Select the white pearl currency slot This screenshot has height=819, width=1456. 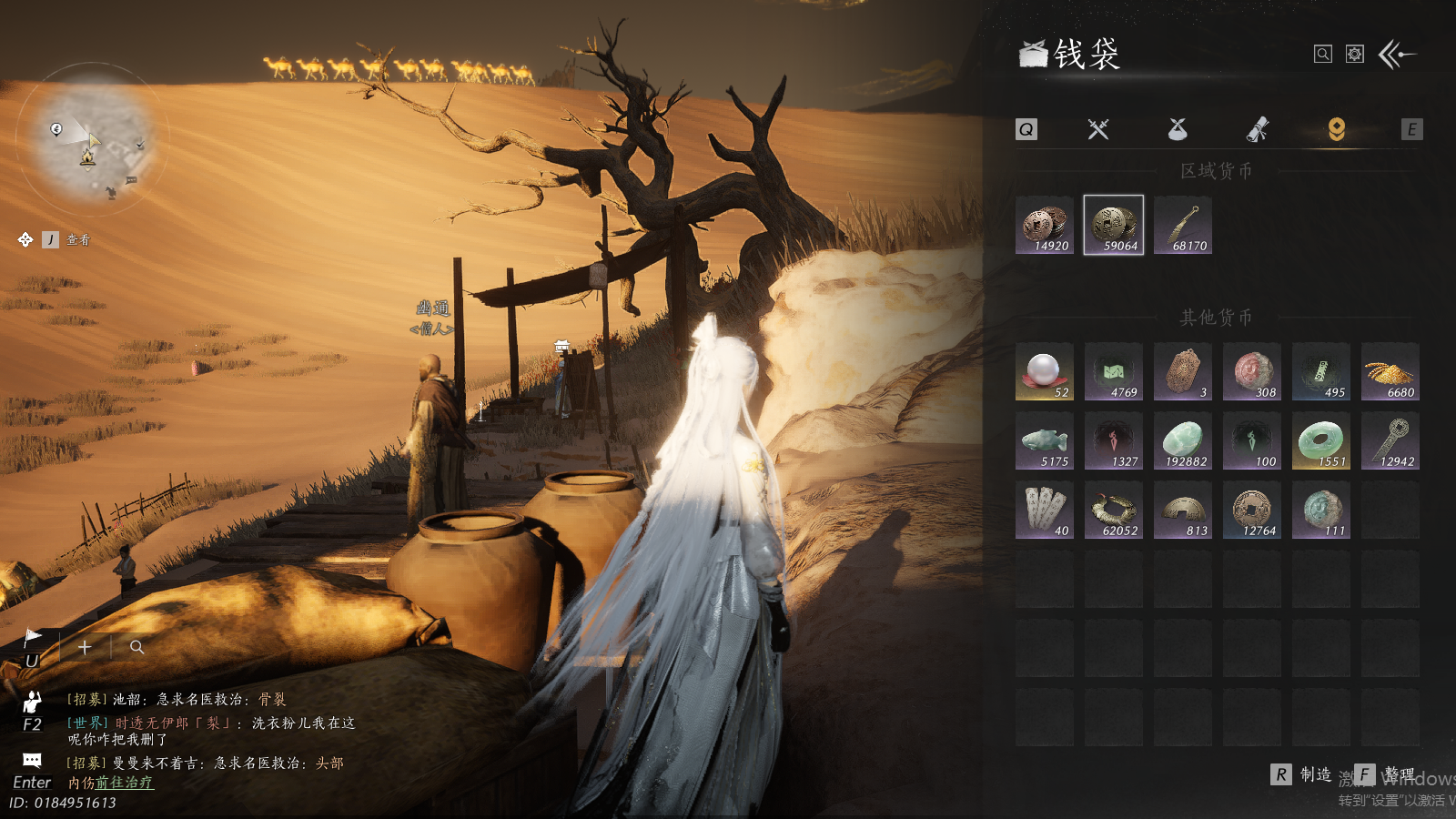[x=1045, y=371]
